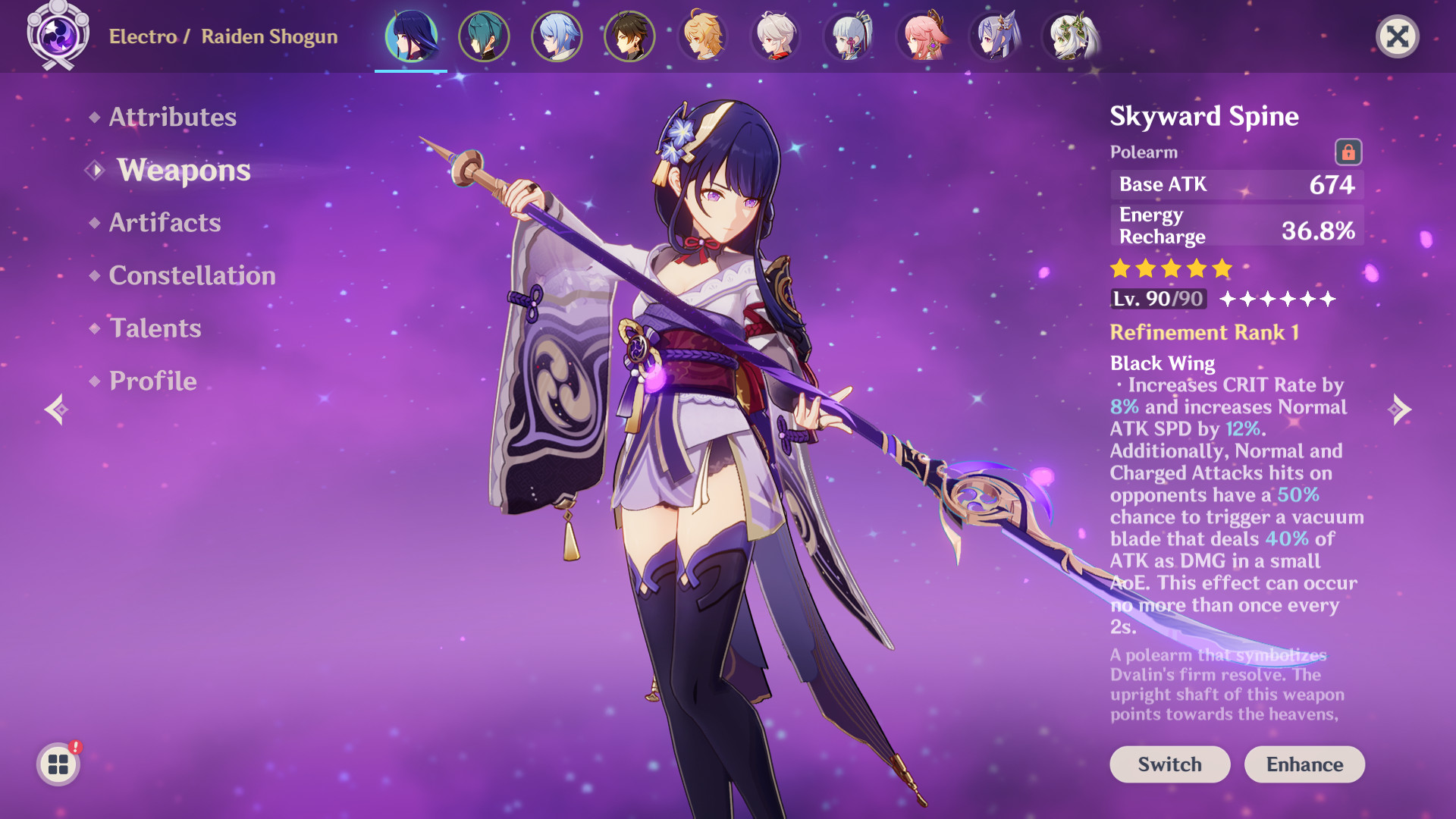Advance to the next character arrow
The height and width of the screenshot is (819, 1456).
pyautogui.click(x=1400, y=409)
